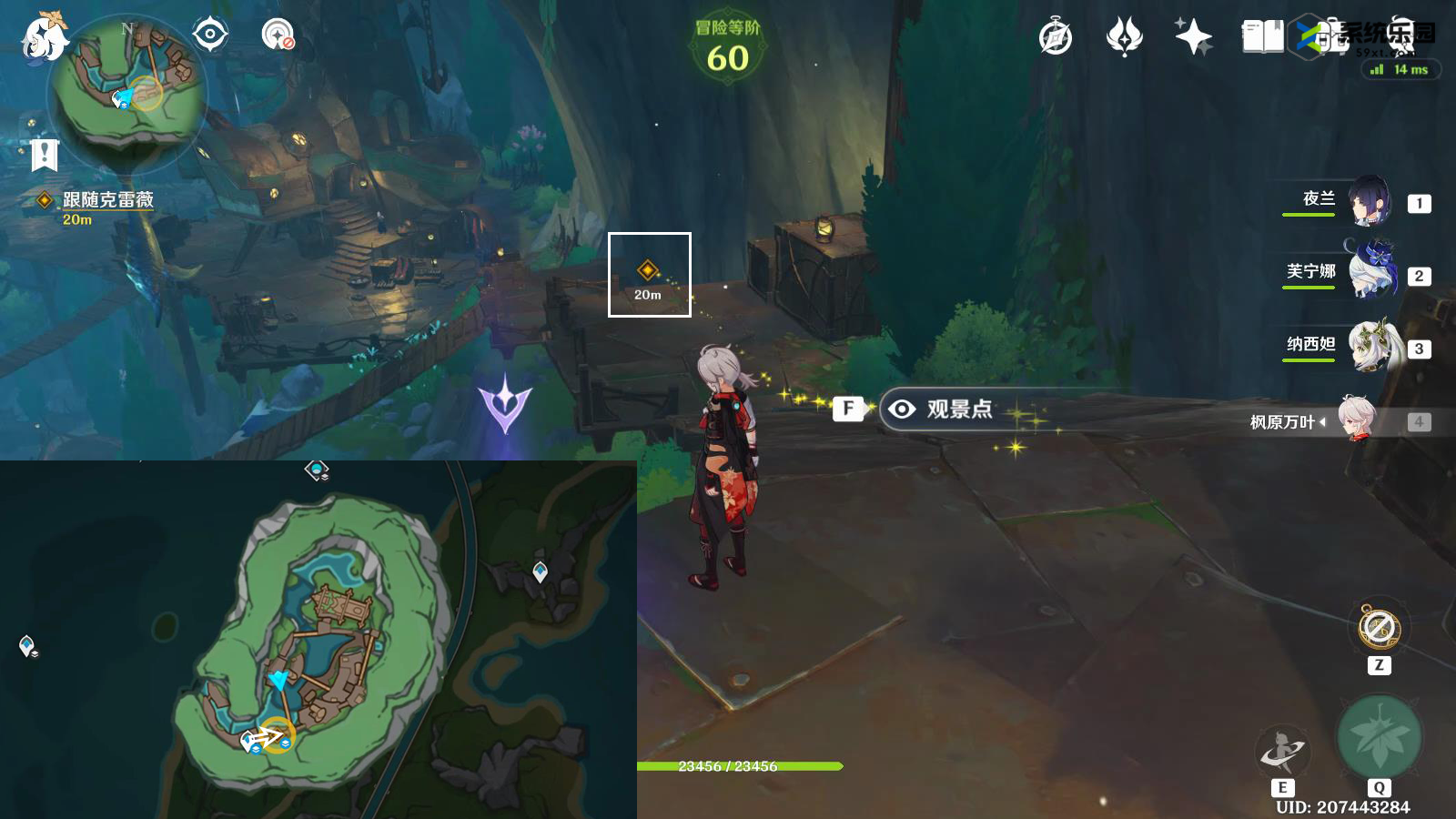Open the circular minimap
The image size is (1456, 819).
pyautogui.click(x=129, y=89)
